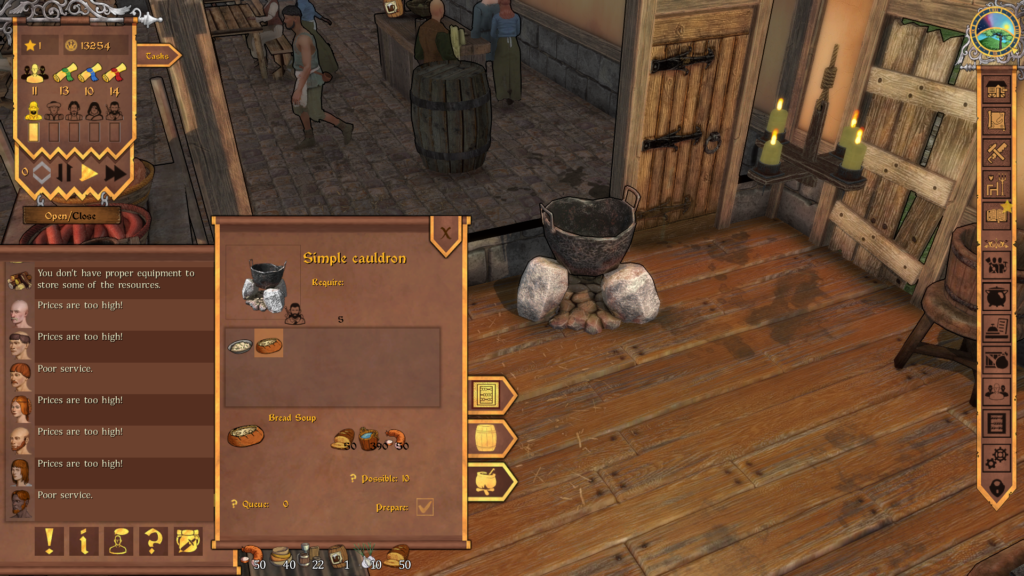Pause the game speed
The image size is (1024, 576).
(65, 172)
